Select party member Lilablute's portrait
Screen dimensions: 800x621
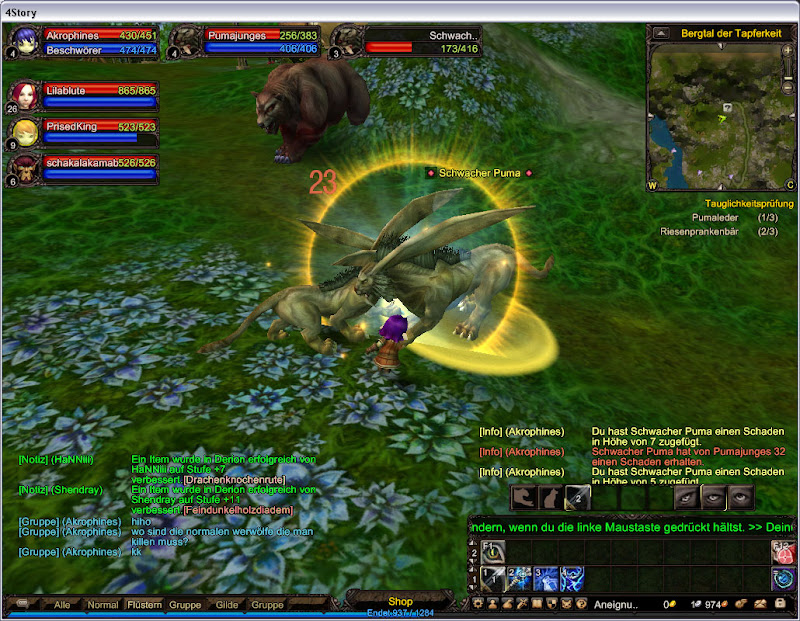[26, 95]
